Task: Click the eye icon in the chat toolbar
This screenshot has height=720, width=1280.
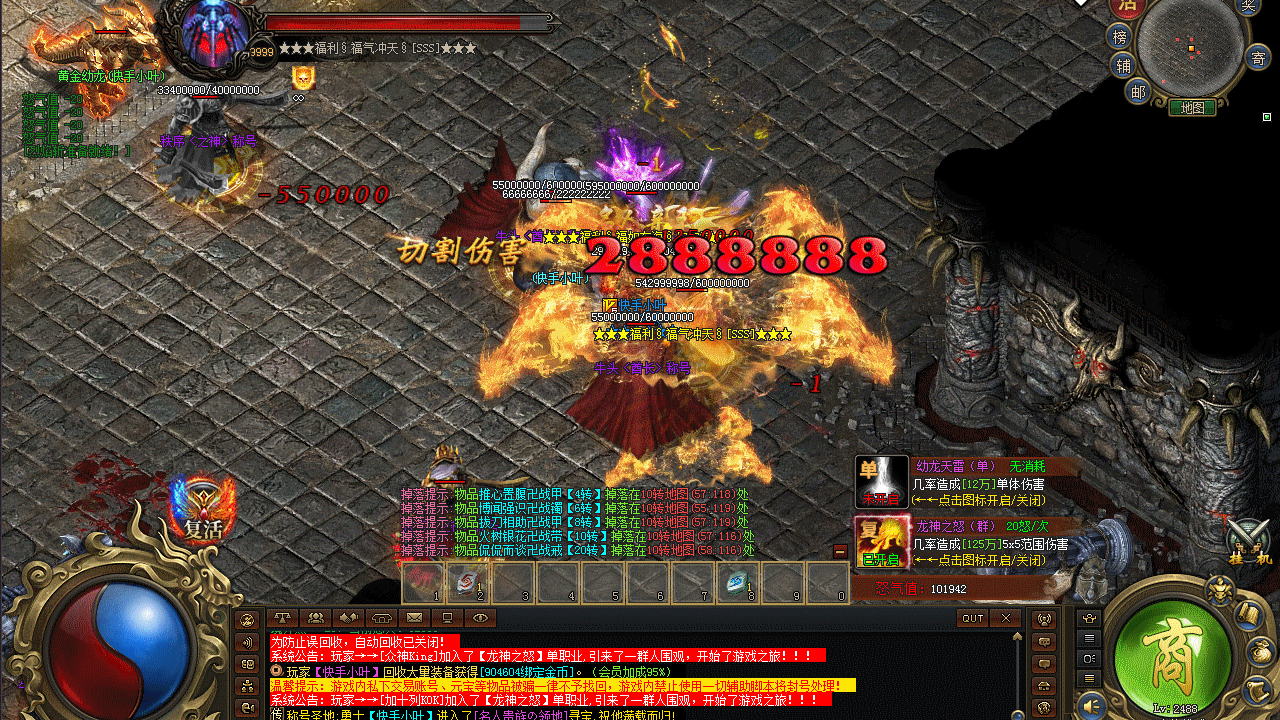Action: (479, 618)
